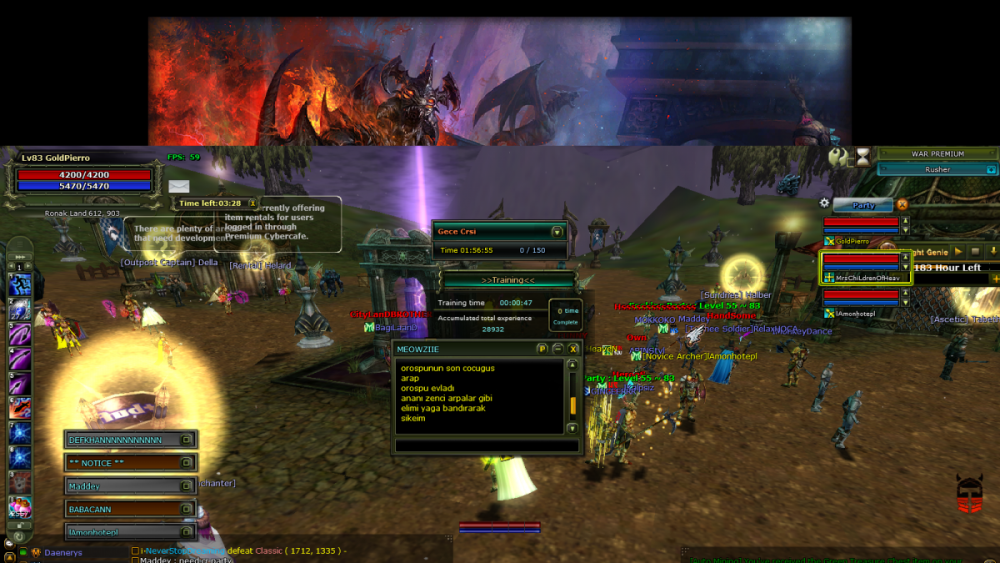Close the MEOWZIIE private chat window
The width and height of the screenshot is (1000, 563).
(573, 348)
